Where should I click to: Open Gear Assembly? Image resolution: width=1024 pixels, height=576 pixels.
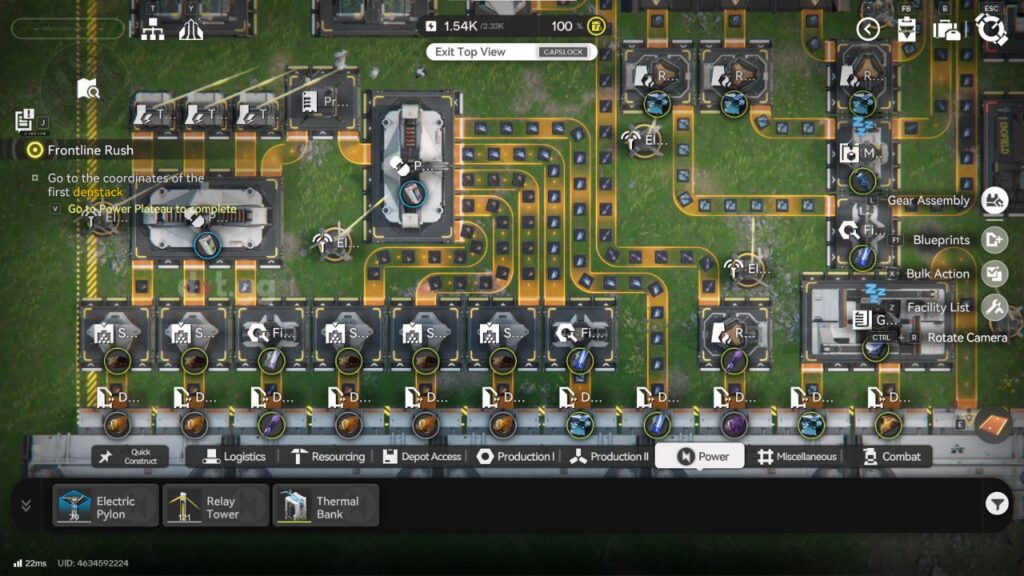coord(994,201)
